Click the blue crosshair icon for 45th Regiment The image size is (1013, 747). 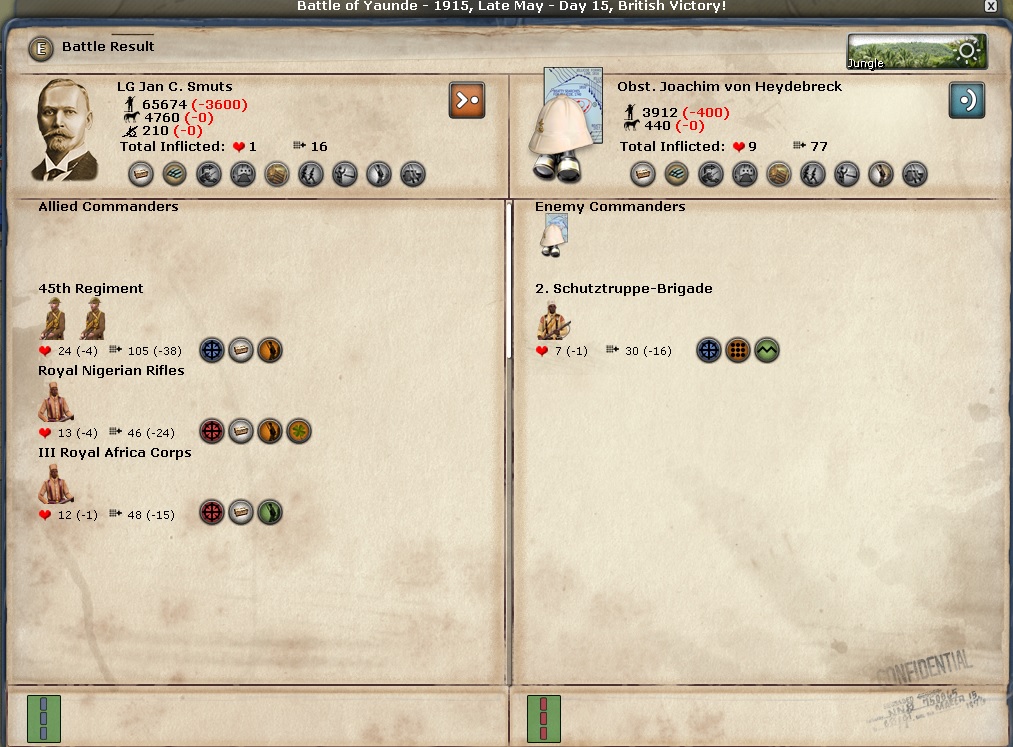212,350
